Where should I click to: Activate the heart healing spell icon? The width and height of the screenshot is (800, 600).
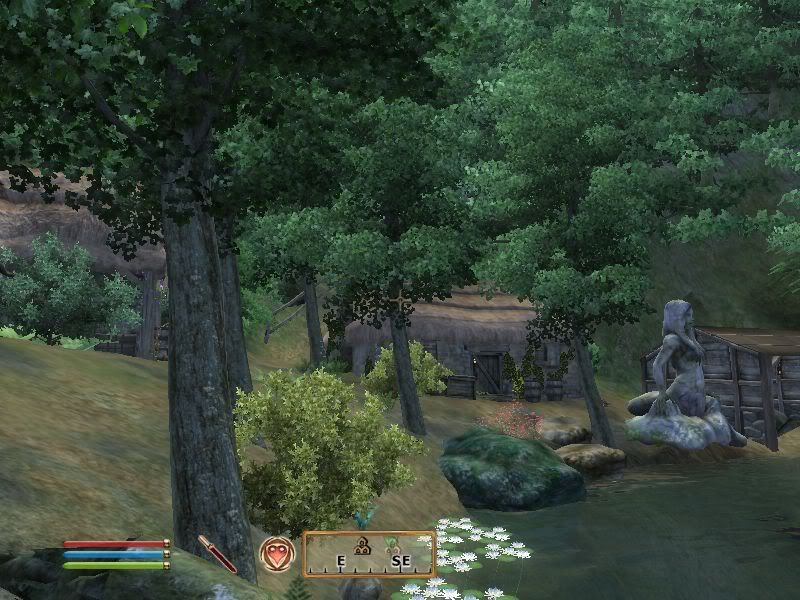tap(276, 553)
